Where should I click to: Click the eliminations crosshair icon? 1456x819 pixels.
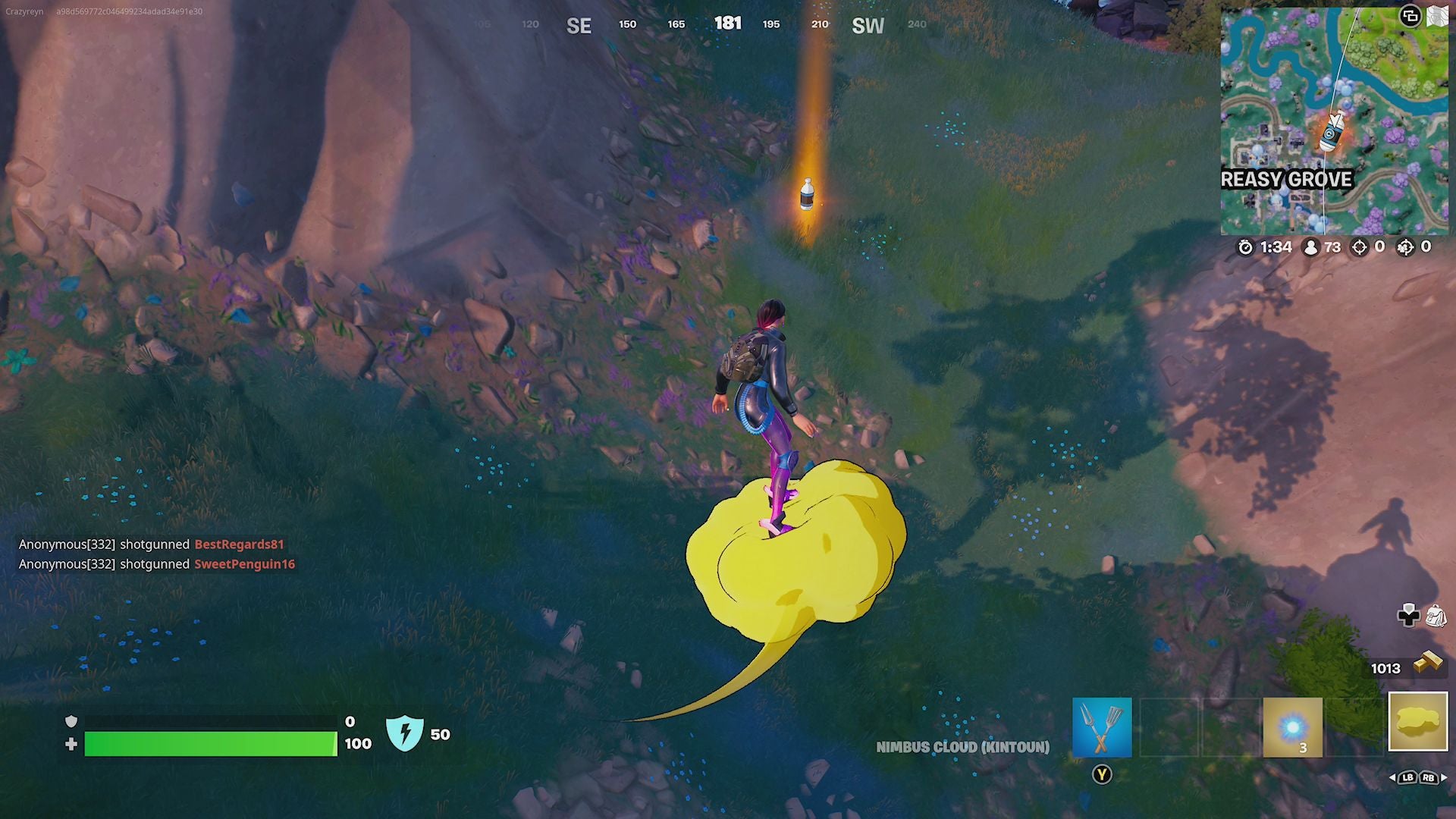(x=1360, y=247)
